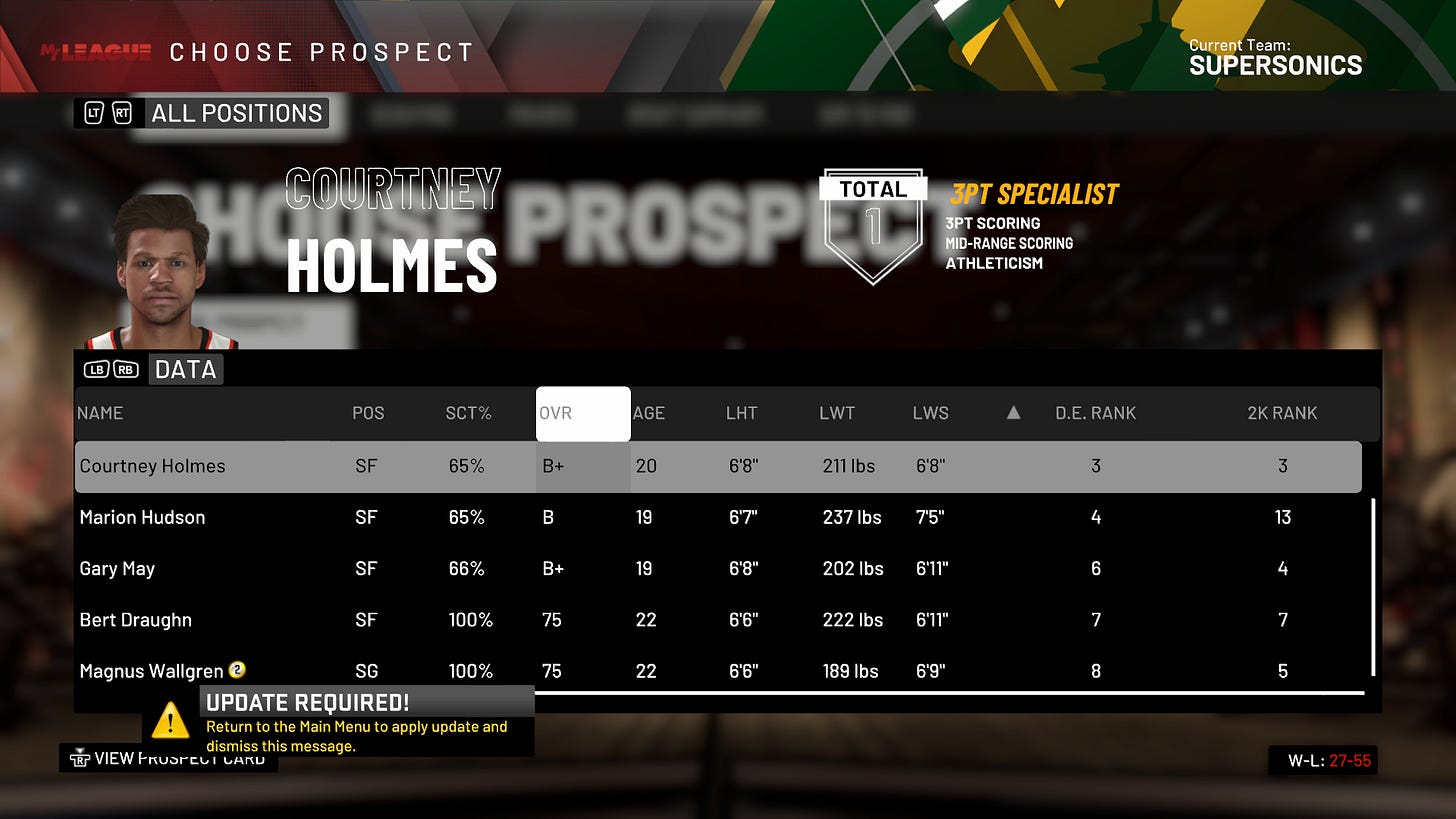Sort prospects by SCT% column header
Screen dimensions: 1456x819
pyautogui.click(x=468, y=413)
